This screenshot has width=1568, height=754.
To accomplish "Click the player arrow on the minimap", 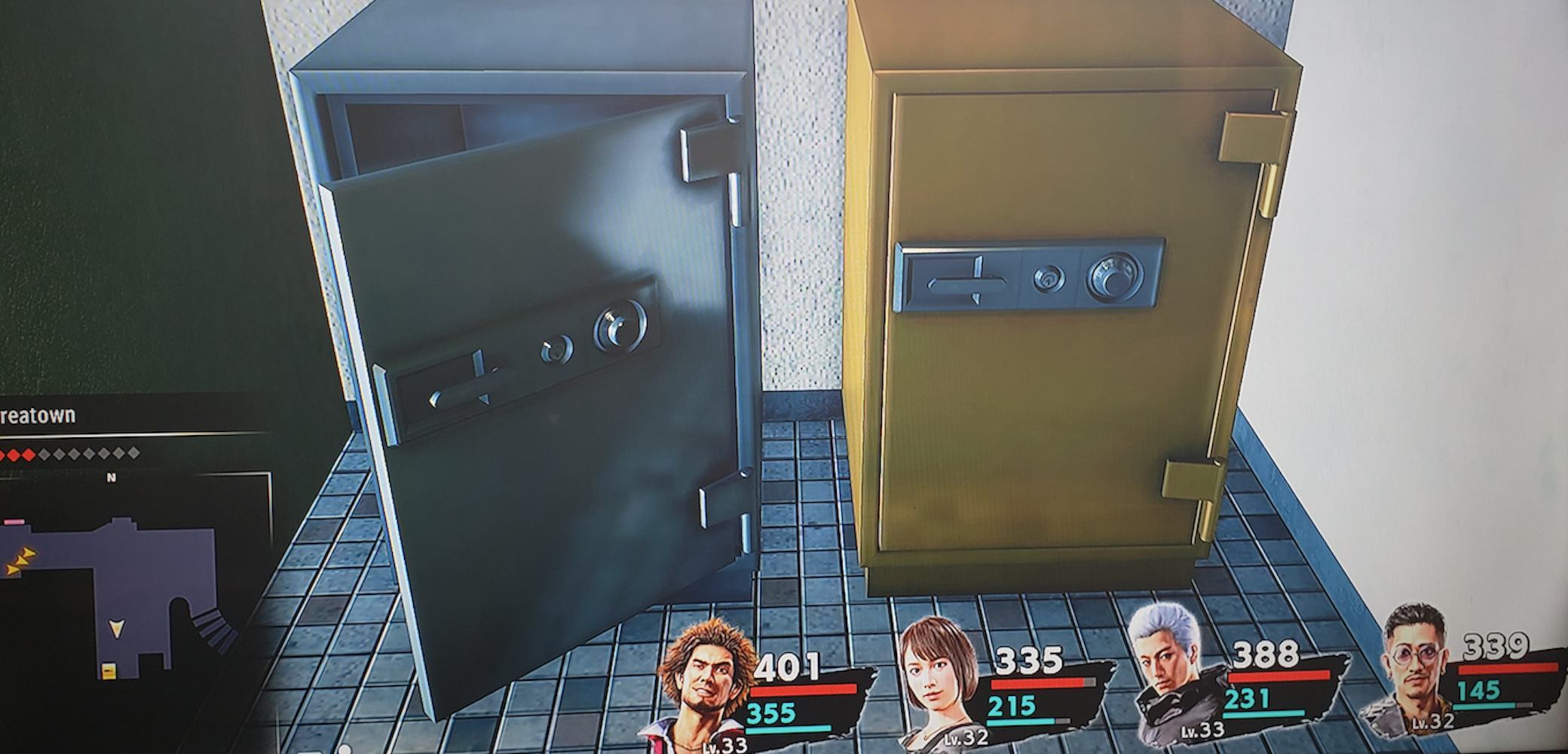I will point(117,629).
